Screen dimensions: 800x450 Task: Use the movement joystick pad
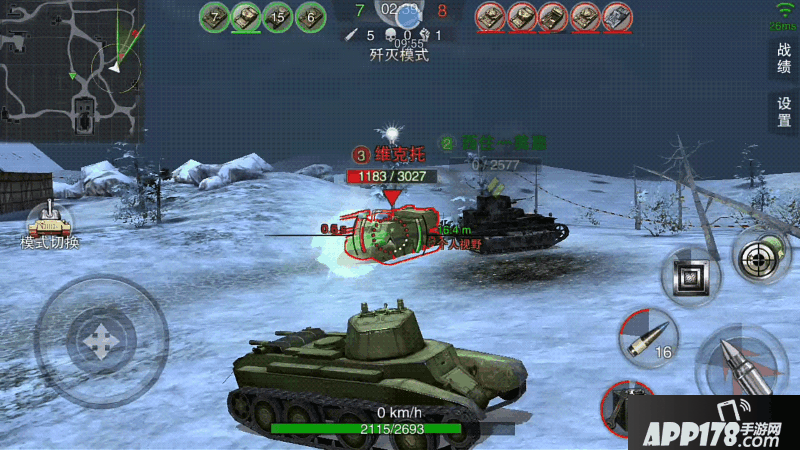click(100, 340)
